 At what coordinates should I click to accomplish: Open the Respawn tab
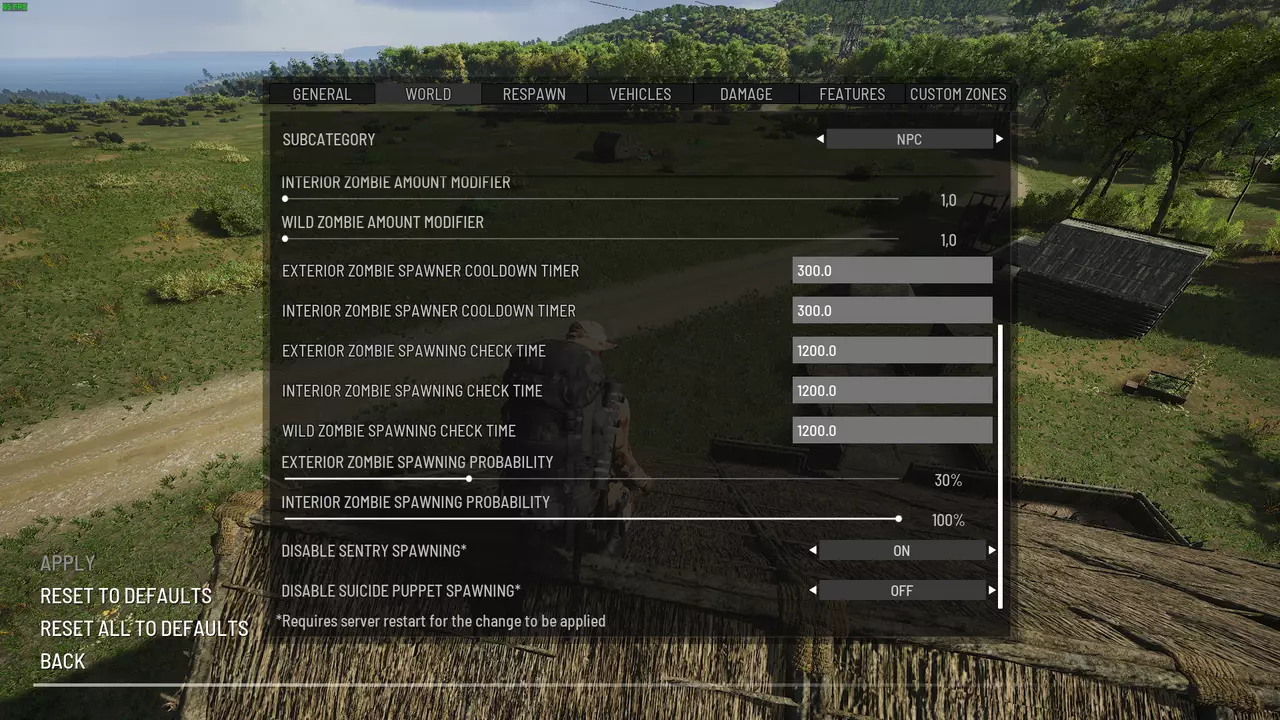coord(534,94)
